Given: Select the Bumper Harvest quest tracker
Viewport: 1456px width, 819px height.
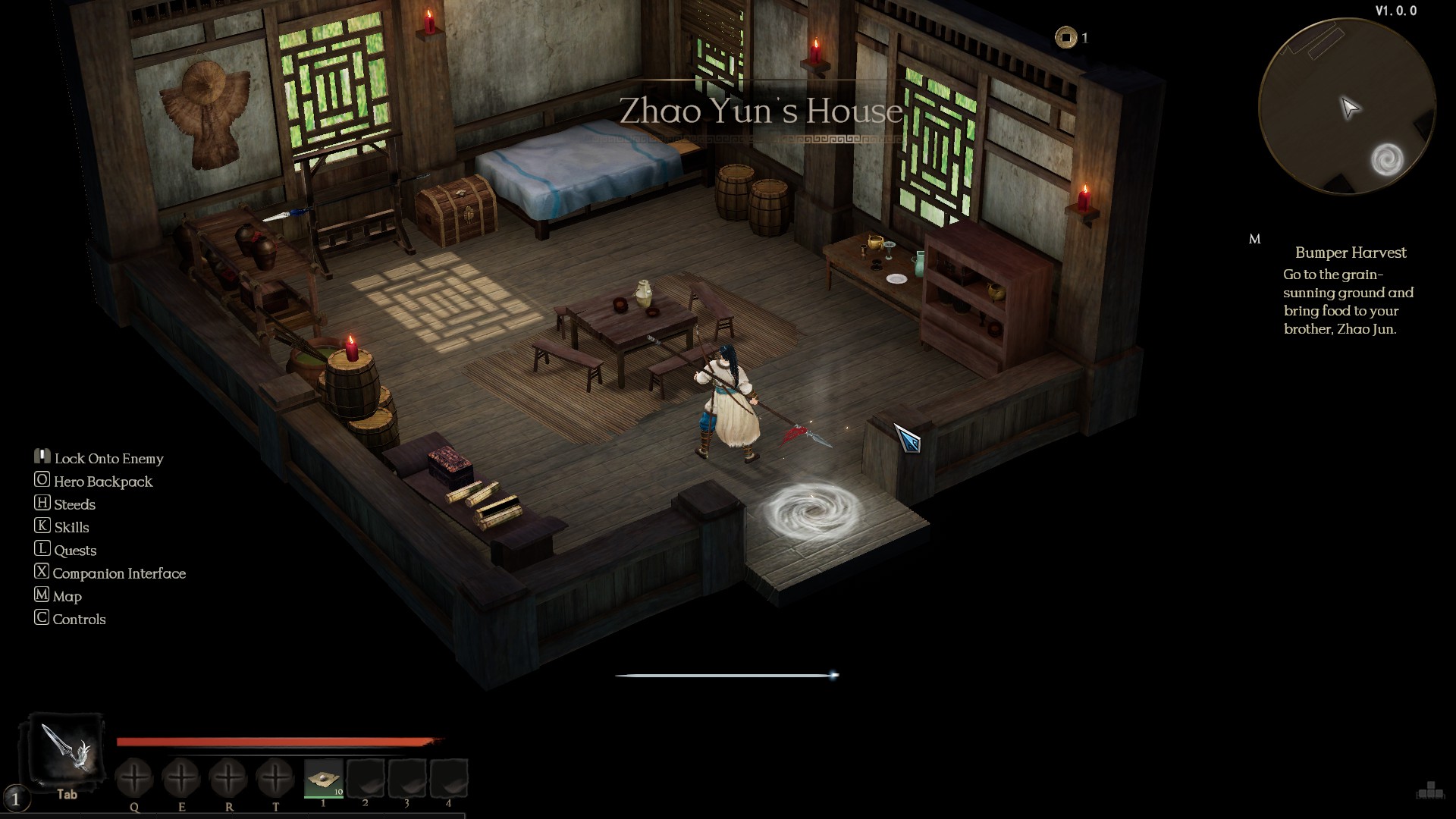Looking at the screenshot, I should pos(1350,253).
